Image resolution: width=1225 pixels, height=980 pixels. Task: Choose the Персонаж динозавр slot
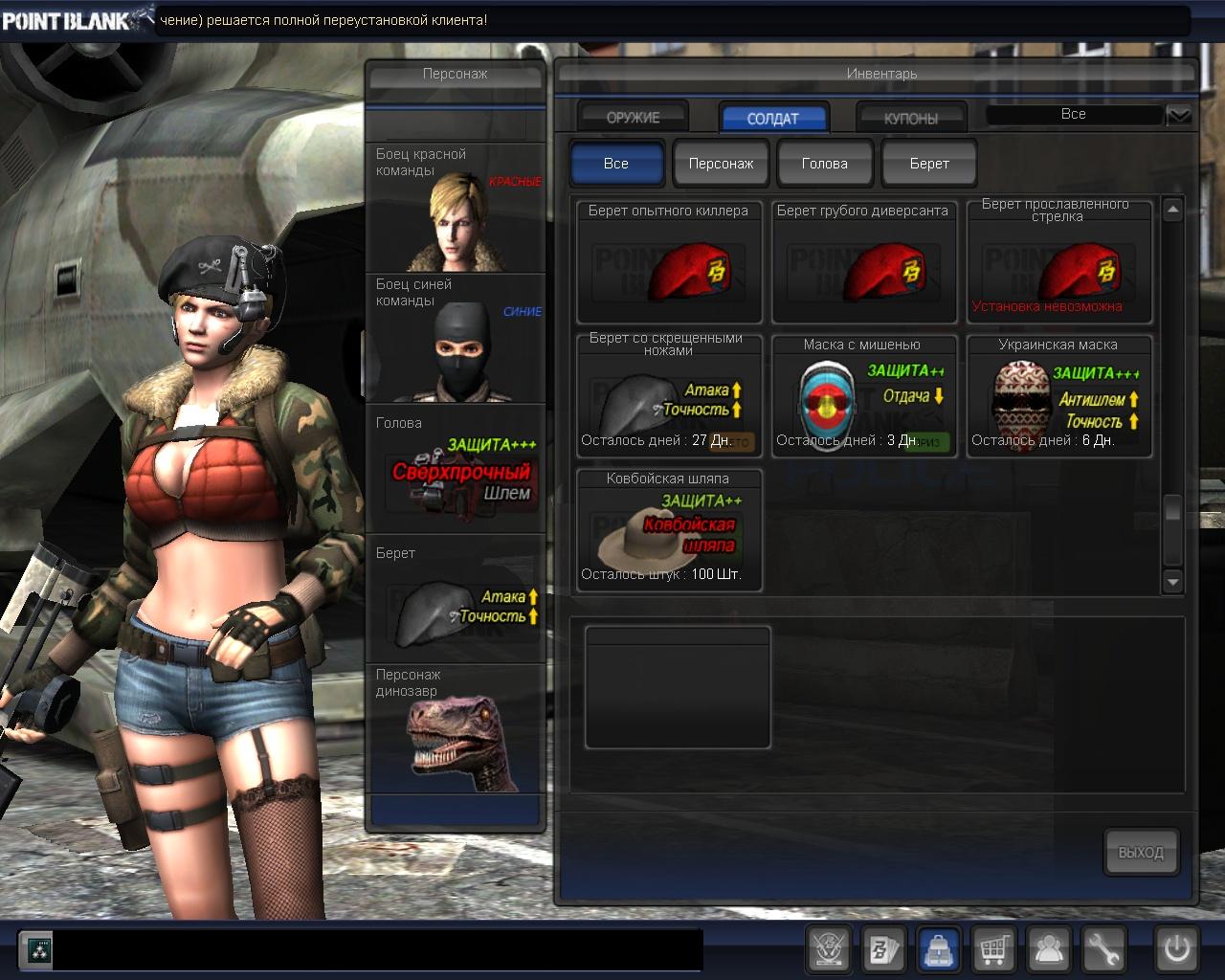point(456,729)
